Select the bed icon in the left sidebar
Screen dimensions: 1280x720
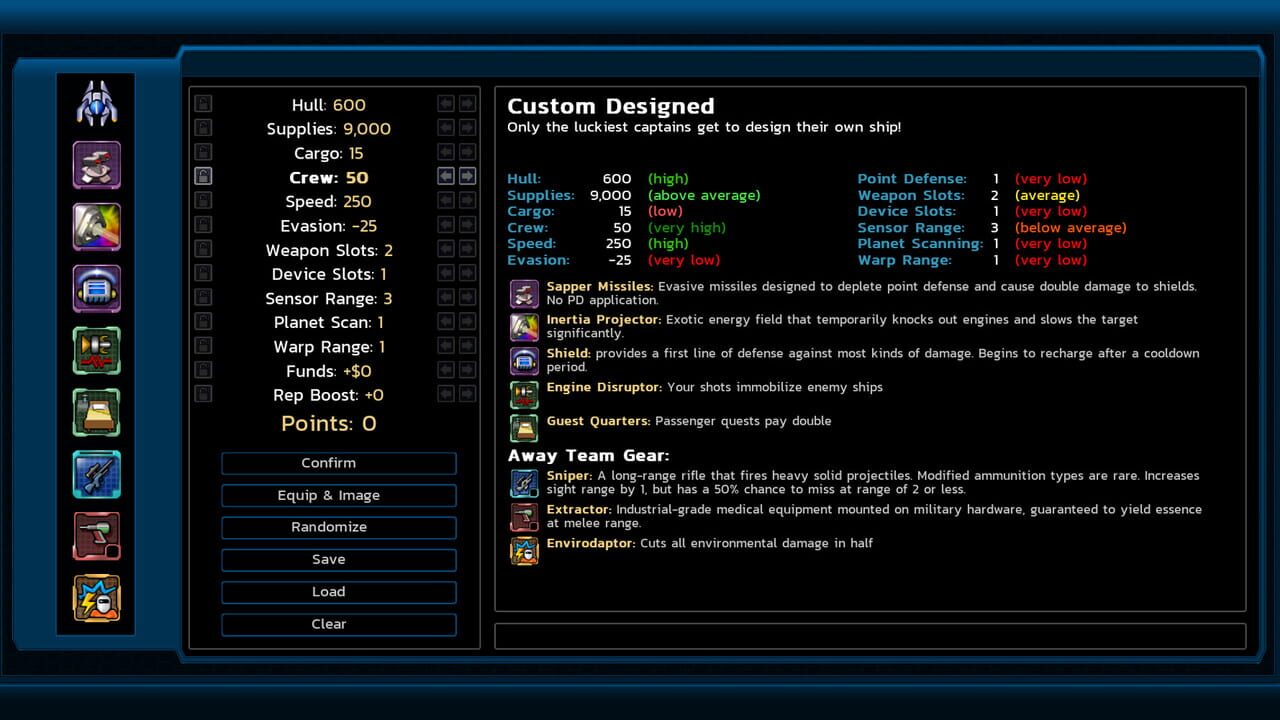pos(96,412)
